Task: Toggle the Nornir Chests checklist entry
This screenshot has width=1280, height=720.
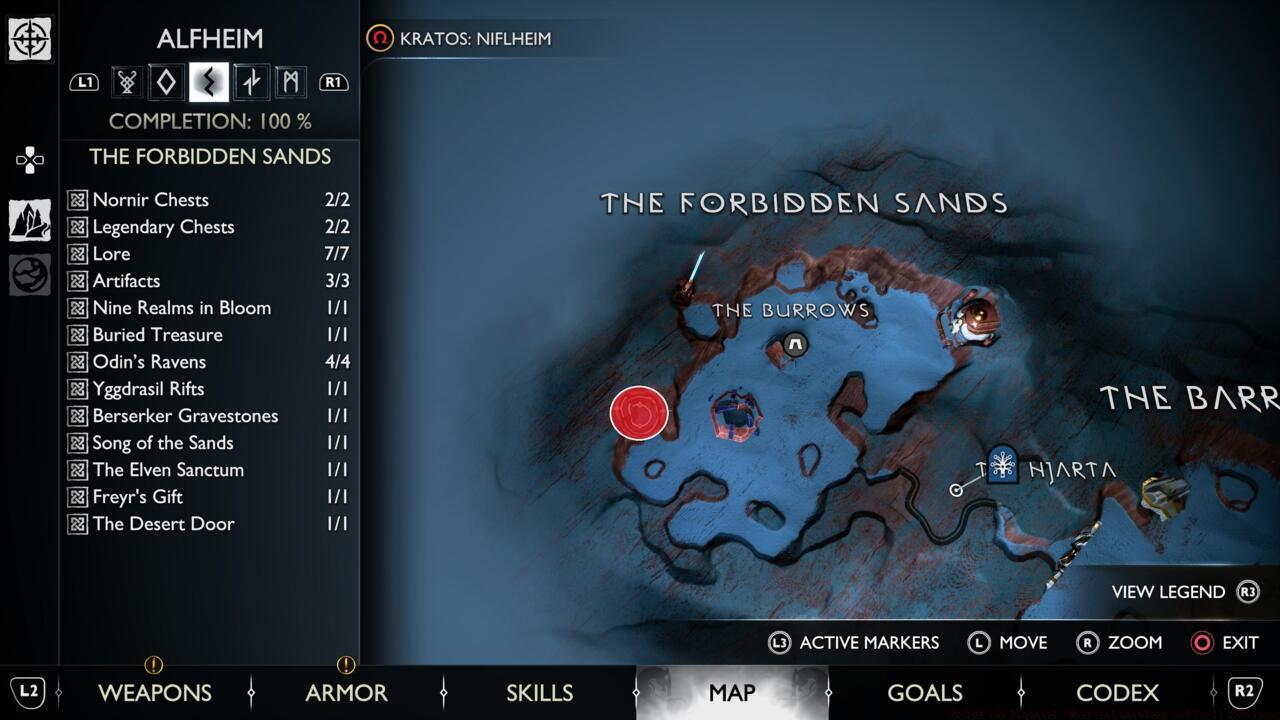Action: click(x=149, y=200)
